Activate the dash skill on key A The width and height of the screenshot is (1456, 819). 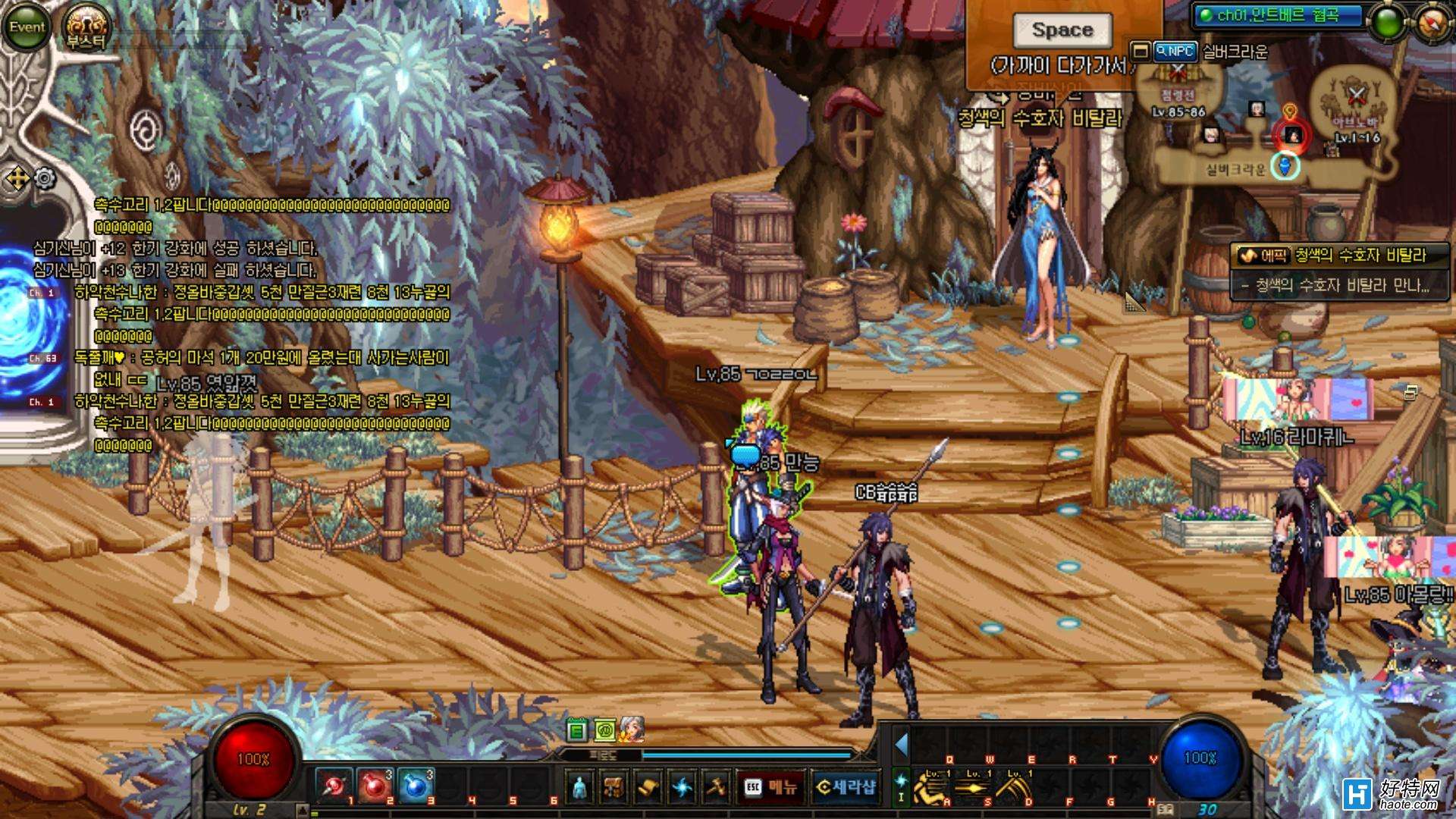click(x=930, y=787)
